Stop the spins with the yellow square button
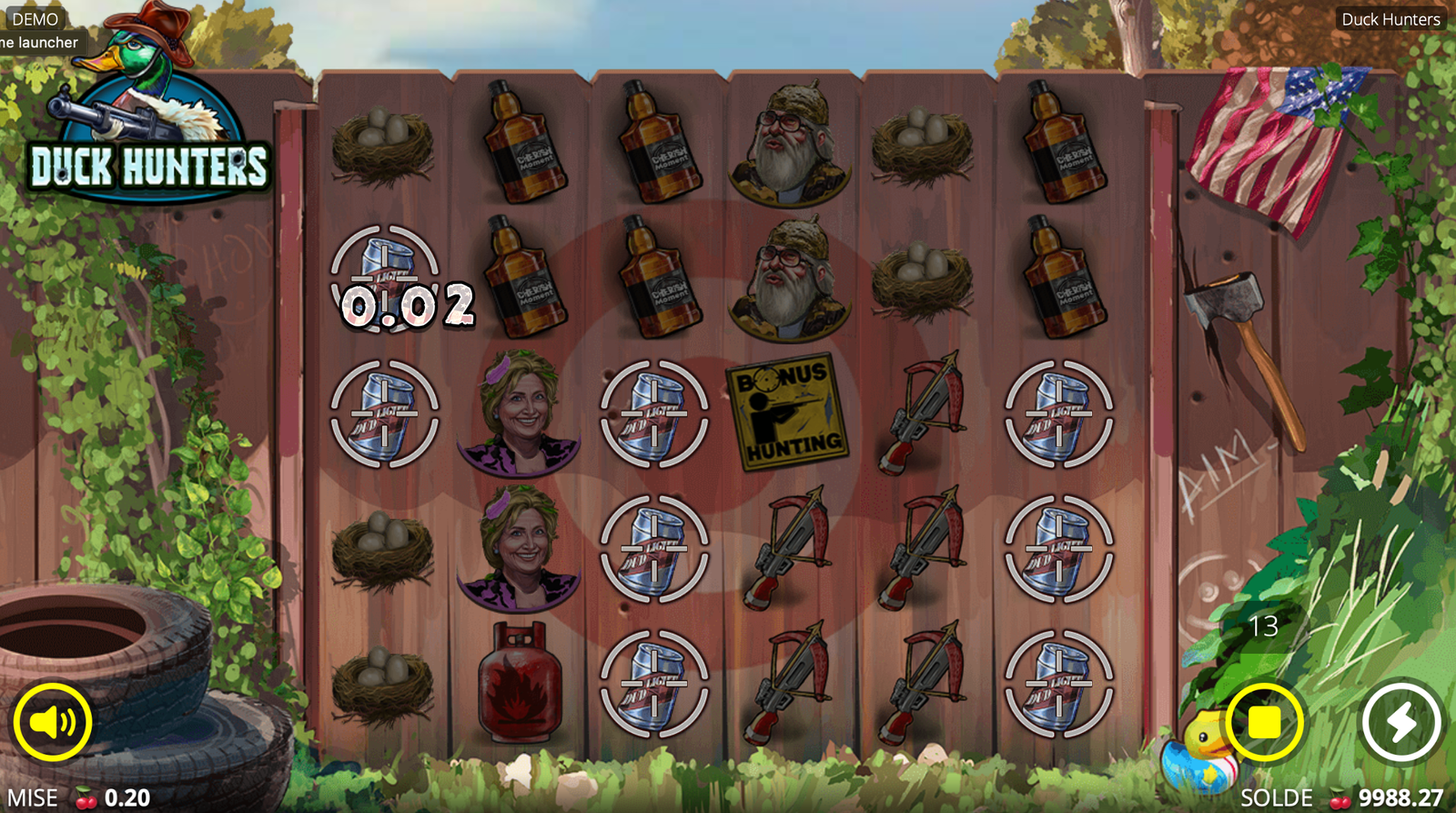1456x813 pixels. click(x=1264, y=722)
